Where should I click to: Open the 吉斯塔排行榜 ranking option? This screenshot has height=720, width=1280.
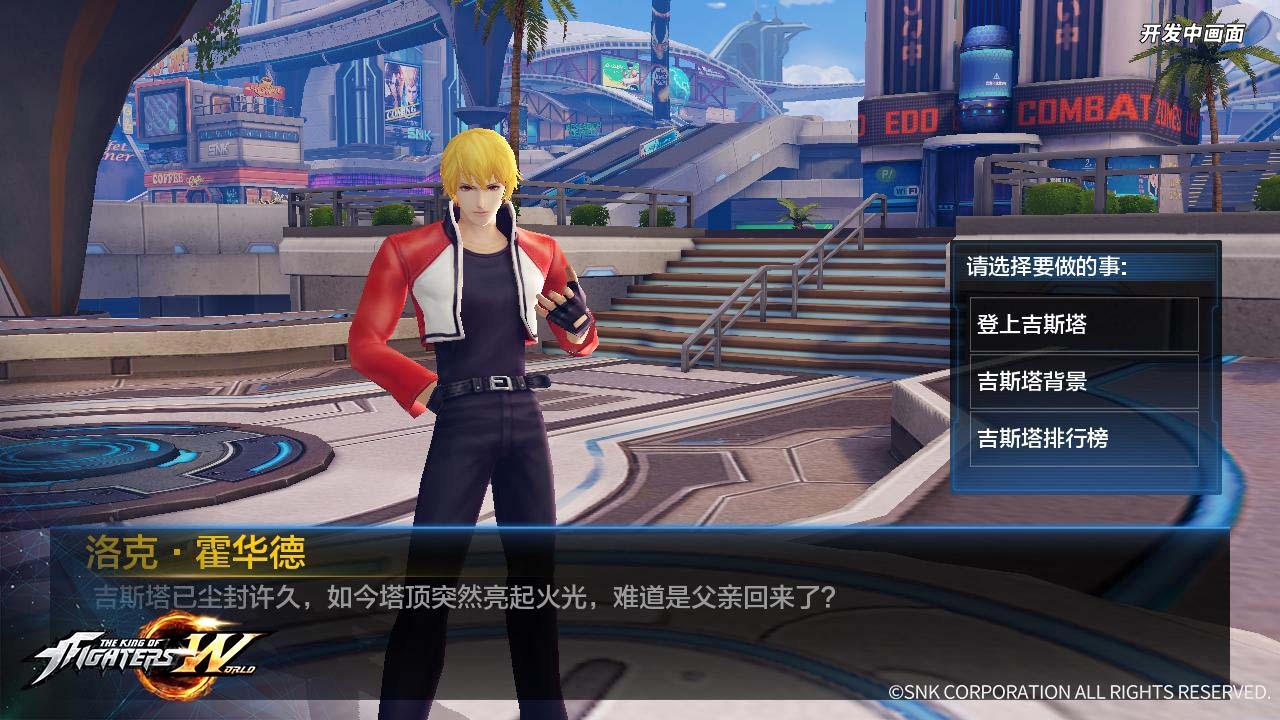tap(1083, 438)
